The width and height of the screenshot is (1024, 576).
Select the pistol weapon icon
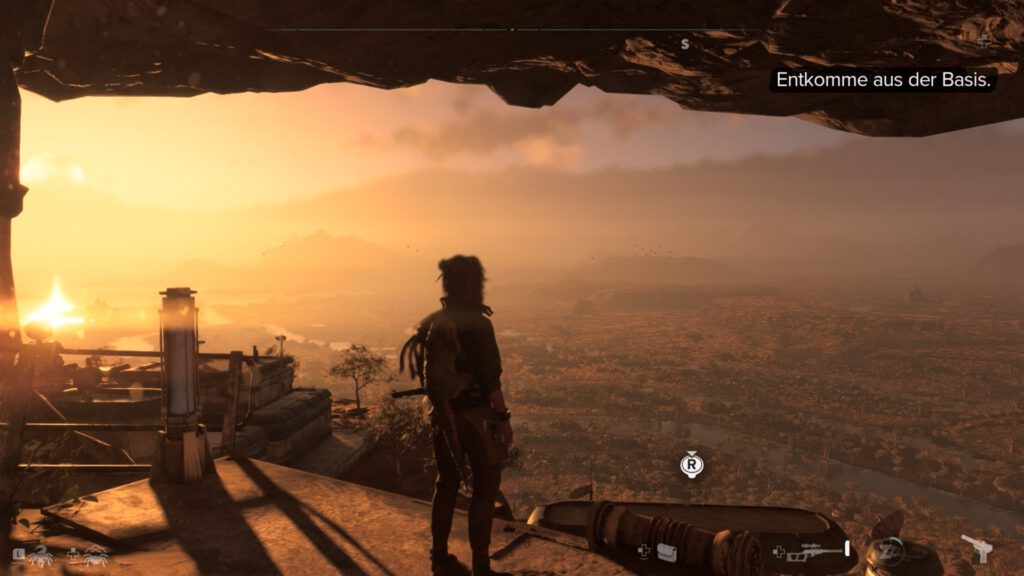point(975,549)
